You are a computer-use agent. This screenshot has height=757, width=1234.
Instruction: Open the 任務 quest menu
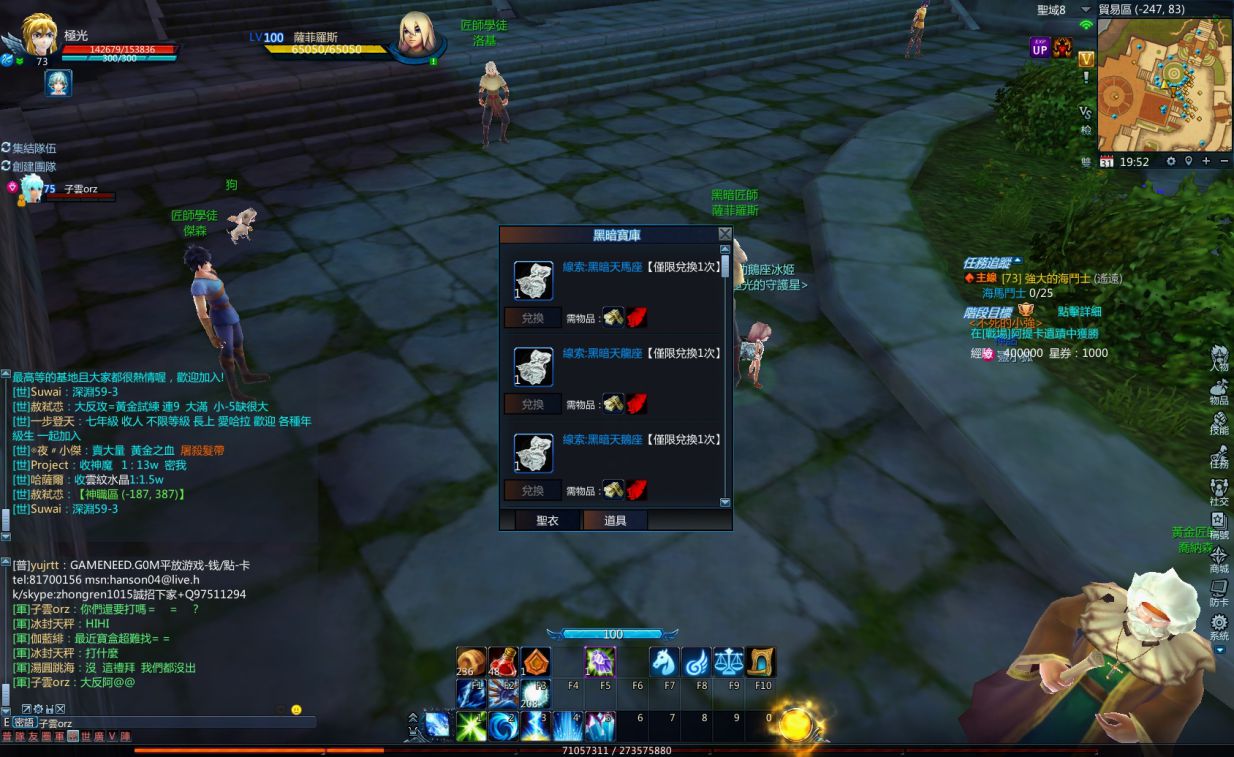[x=1219, y=455]
